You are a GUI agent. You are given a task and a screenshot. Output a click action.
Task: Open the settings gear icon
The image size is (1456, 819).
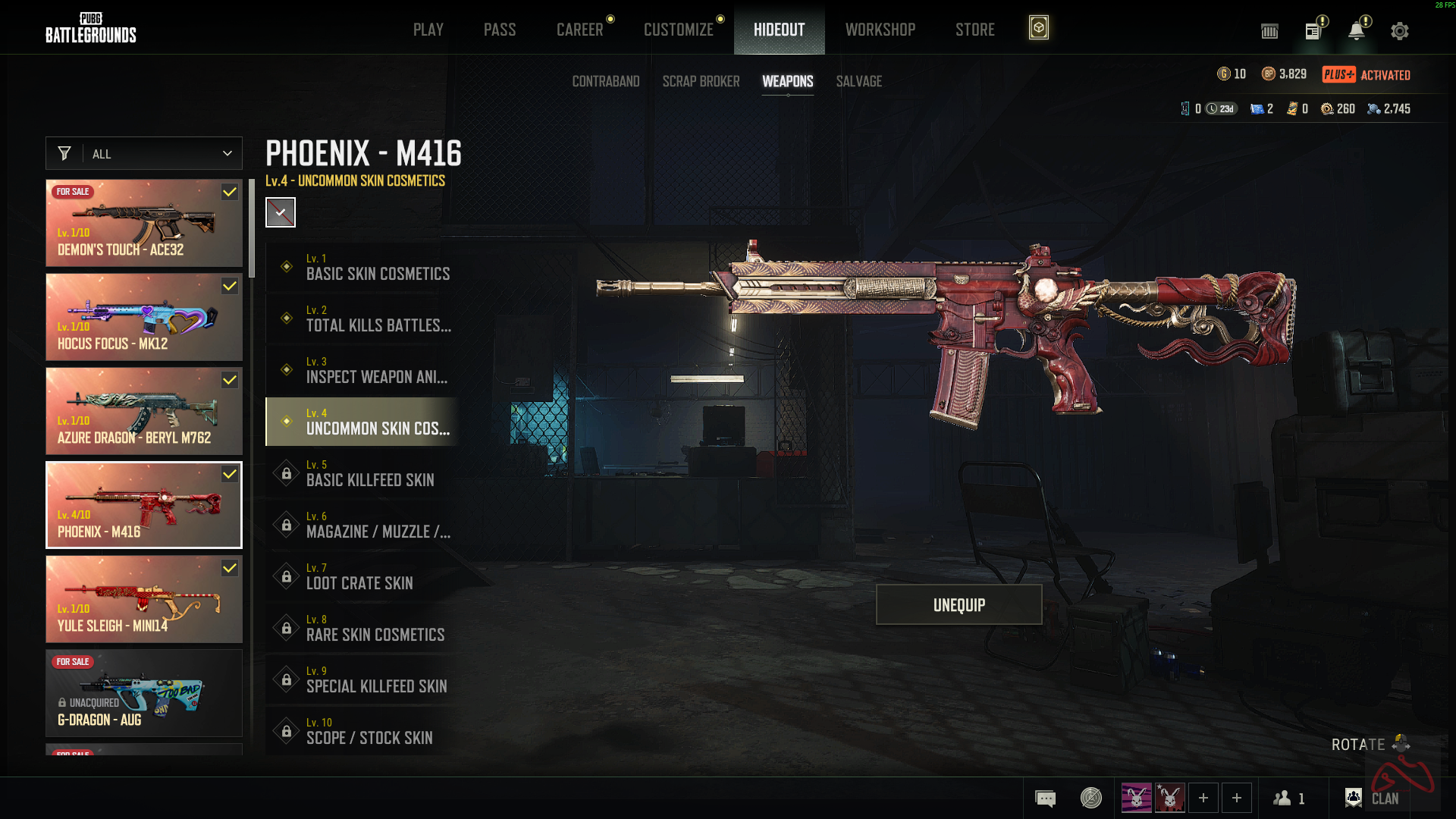pyautogui.click(x=1399, y=31)
